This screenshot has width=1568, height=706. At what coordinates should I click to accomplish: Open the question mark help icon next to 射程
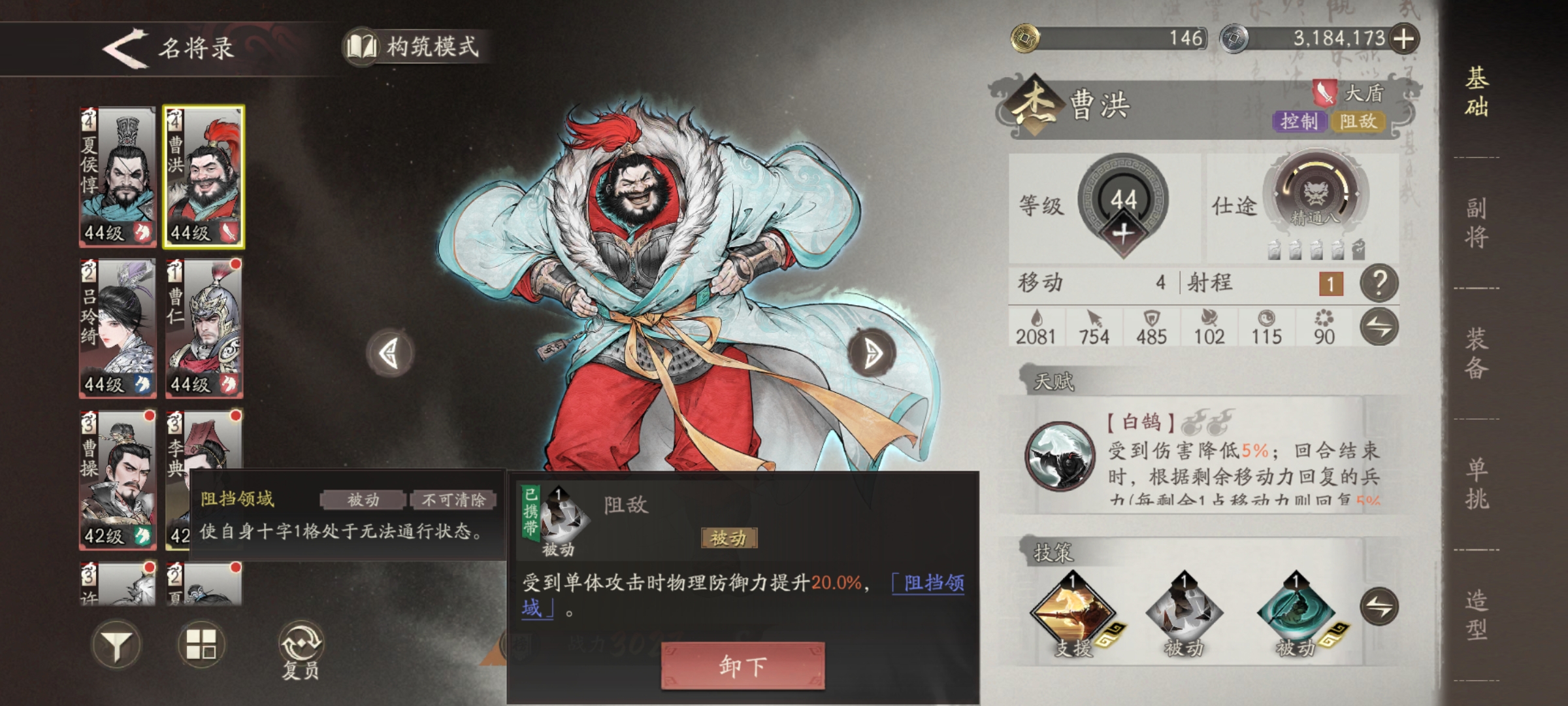(x=1379, y=284)
